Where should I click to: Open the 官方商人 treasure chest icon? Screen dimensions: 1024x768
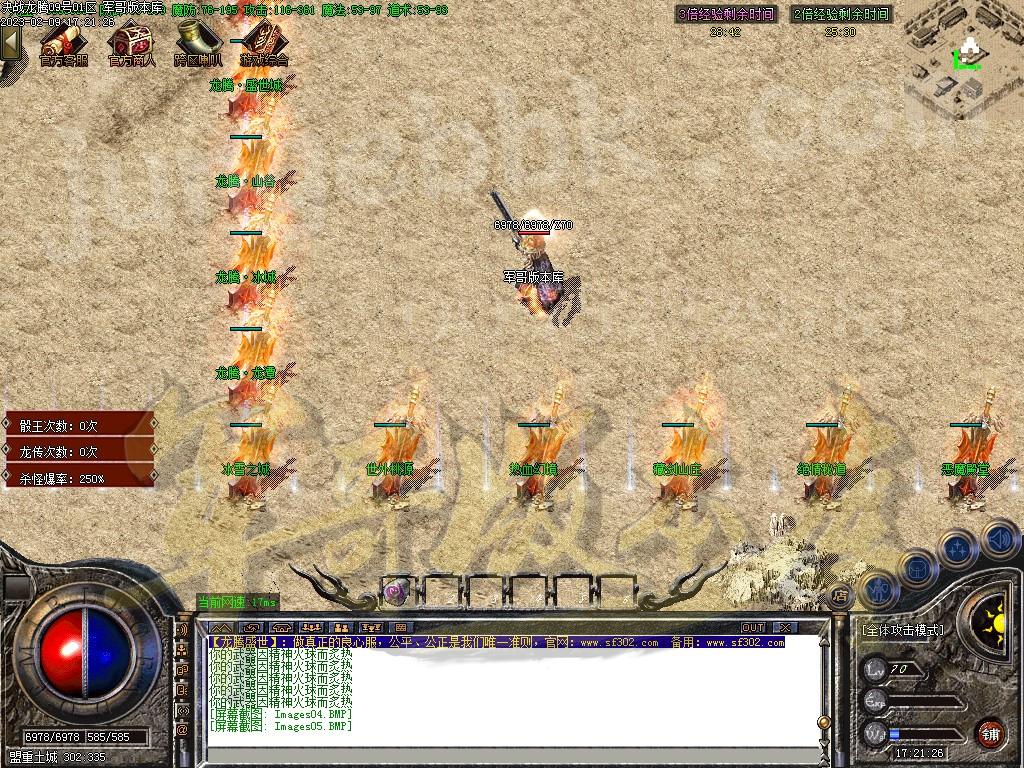pos(131,43)
